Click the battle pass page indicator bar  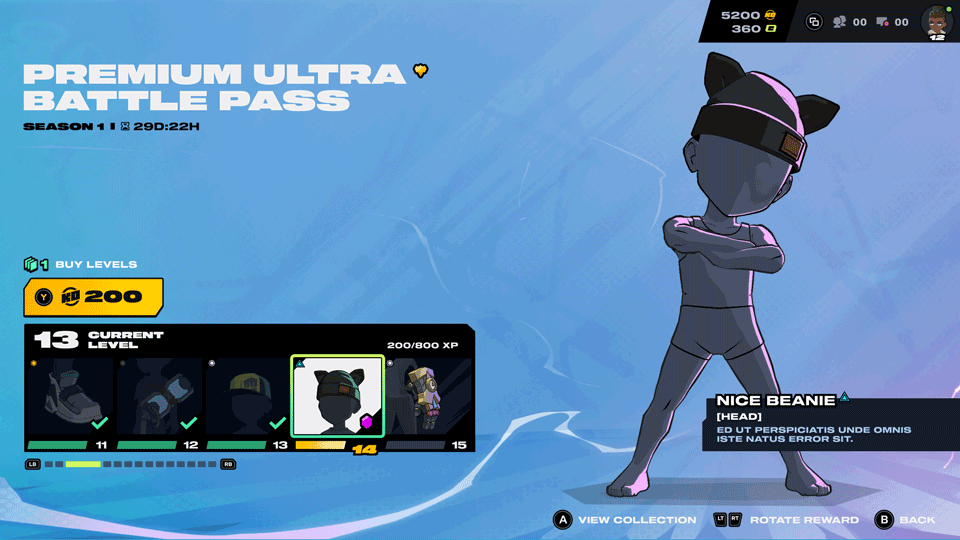point(130,464)
